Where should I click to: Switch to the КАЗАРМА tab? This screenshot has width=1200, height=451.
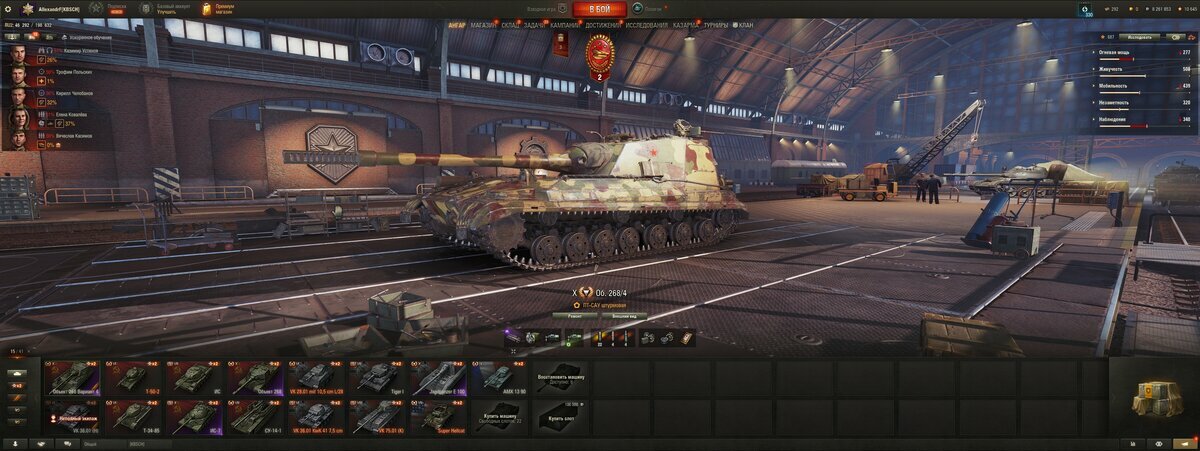pyautogui.click(x=686, y=25)
